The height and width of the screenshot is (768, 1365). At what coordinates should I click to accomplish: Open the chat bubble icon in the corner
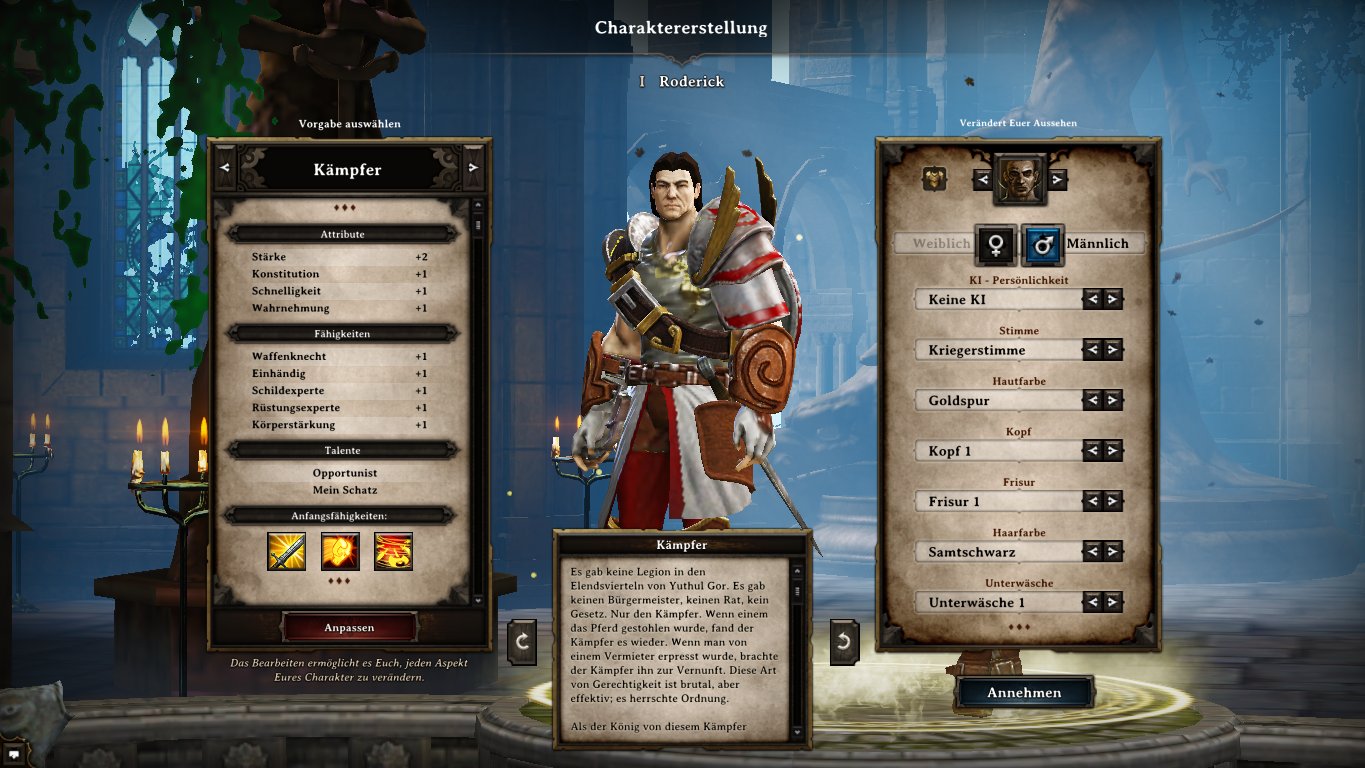pyautogui.click(x=14, y=756)
